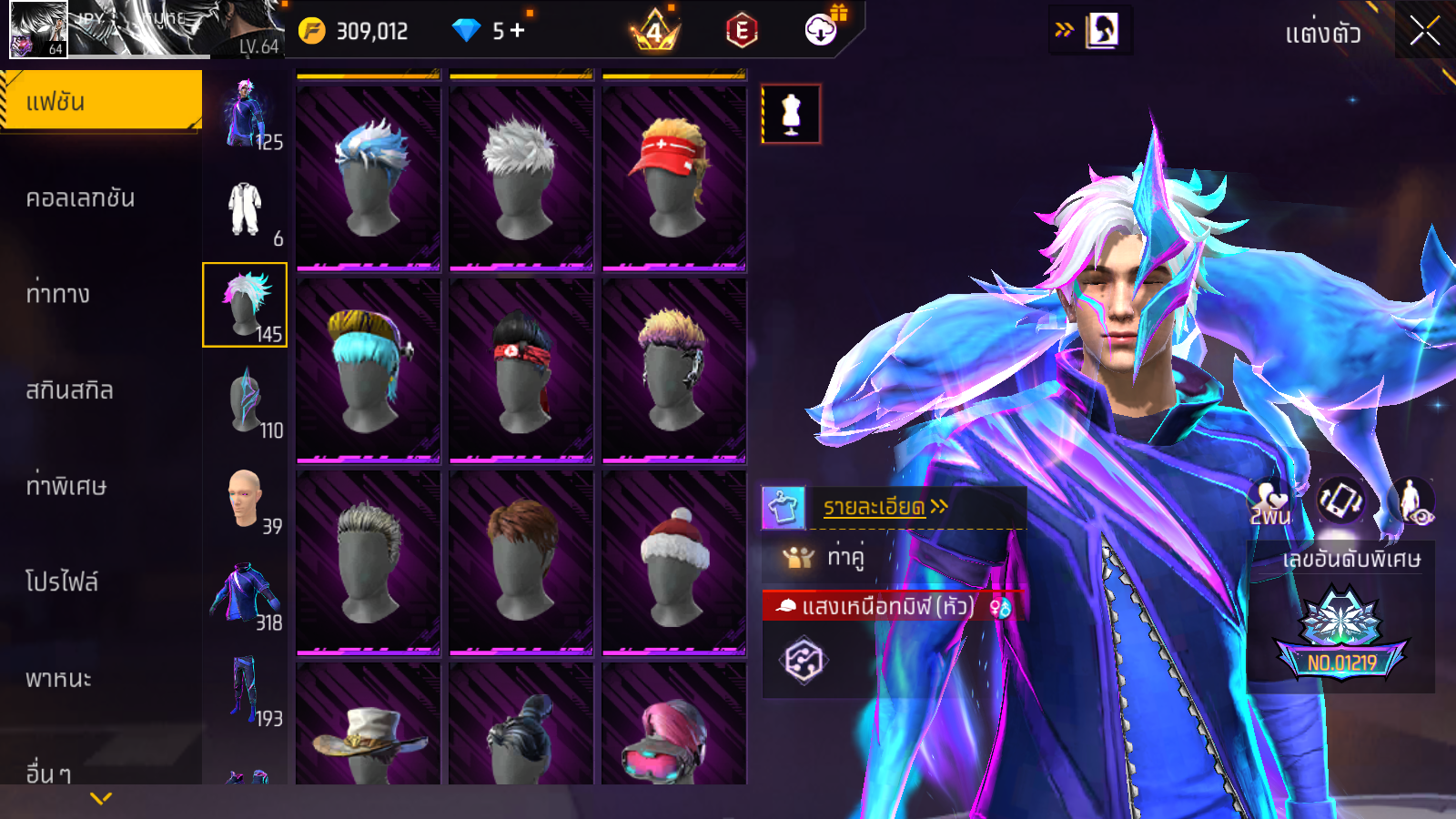Screen dimensions: 1456x819
Task: Close the dress-up screen with the X
Action: point(1424,32)
